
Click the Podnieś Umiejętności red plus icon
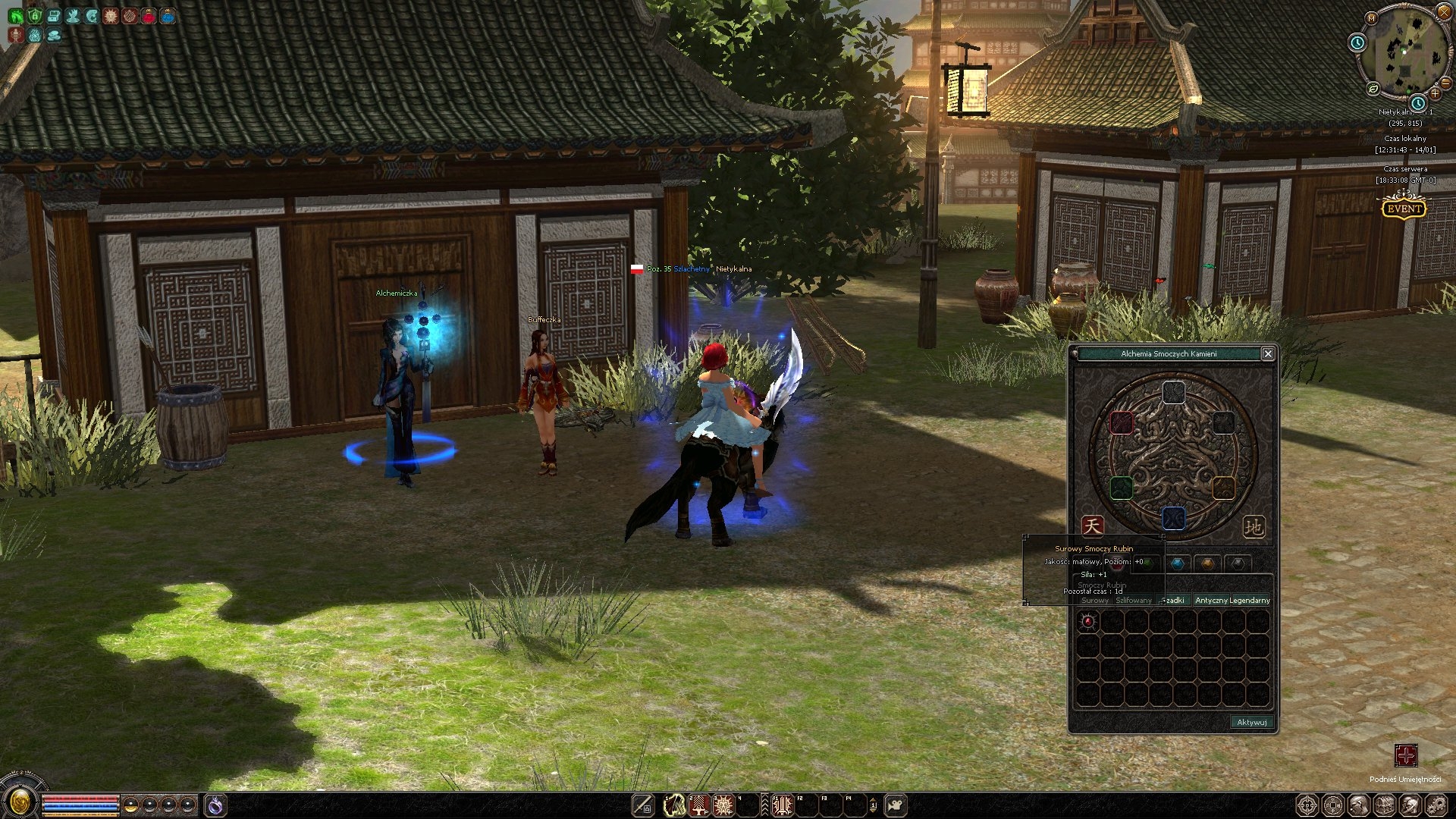(x=1405, y=755)
